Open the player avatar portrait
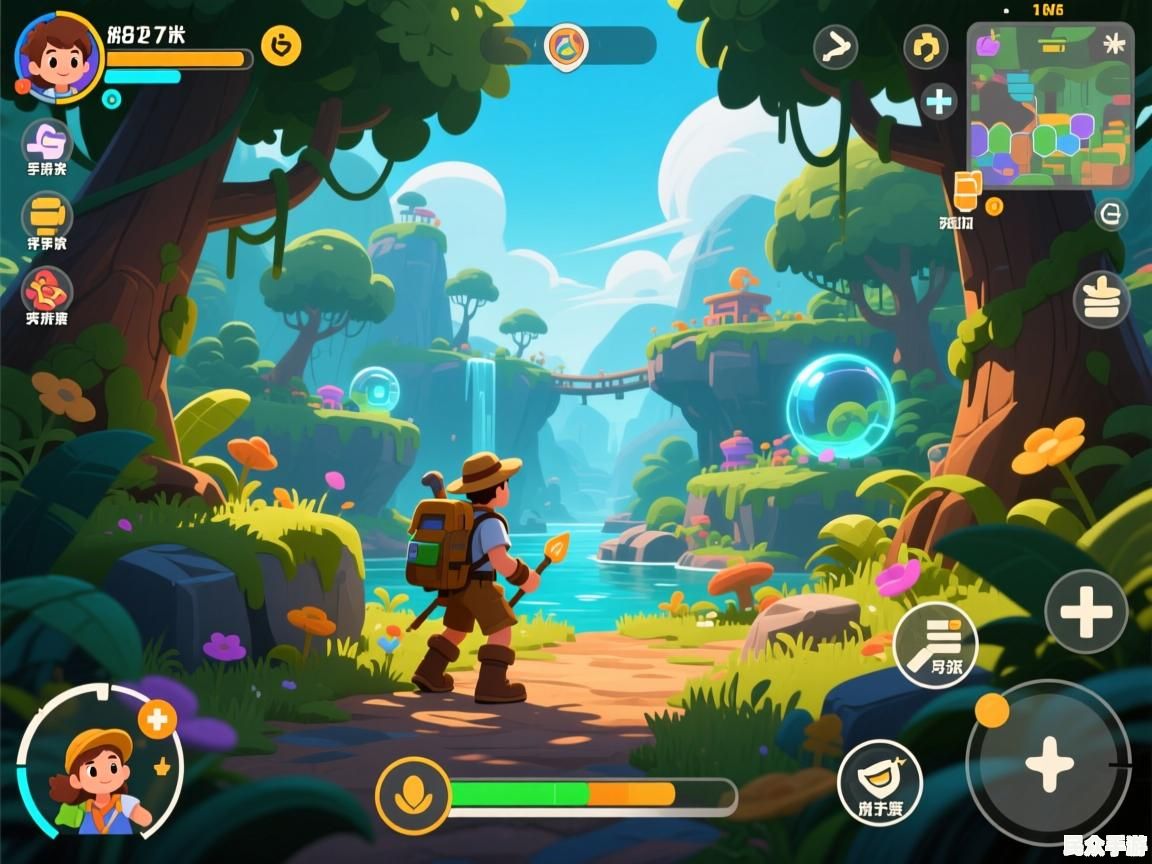1152x864 pixels. 57,55
